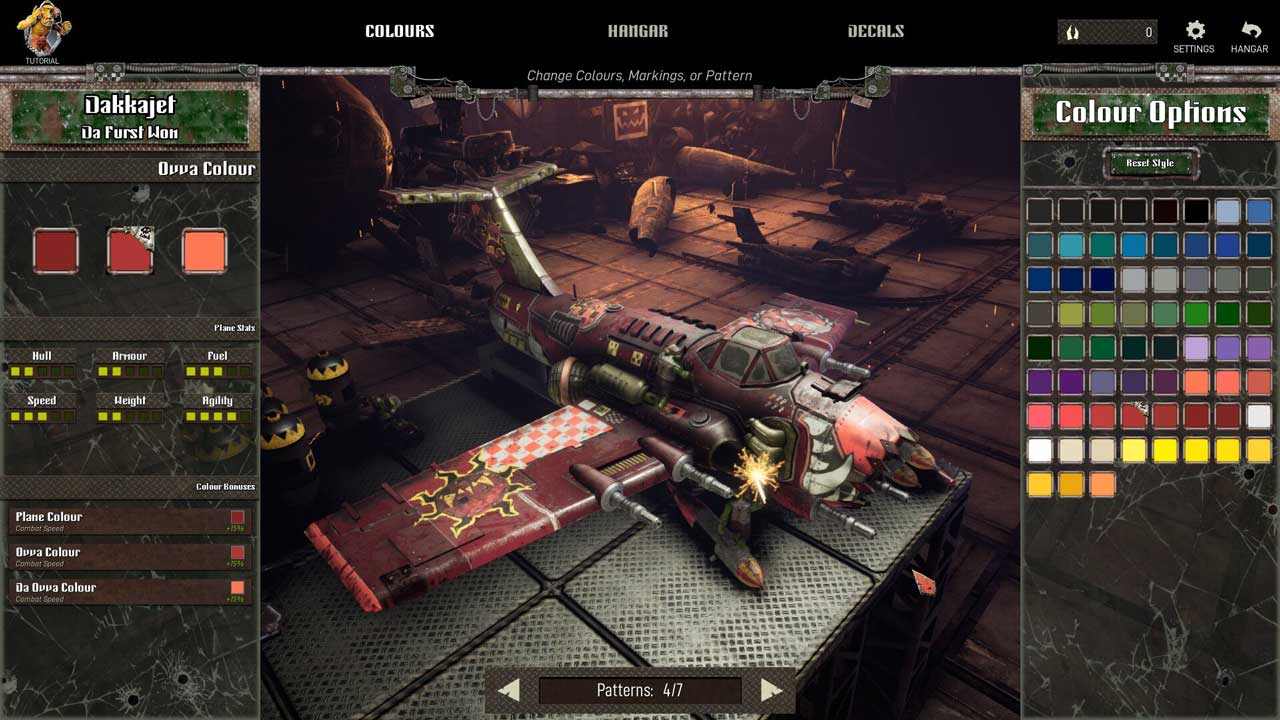Return to Hangar with the back arrow

(1250, 37)
